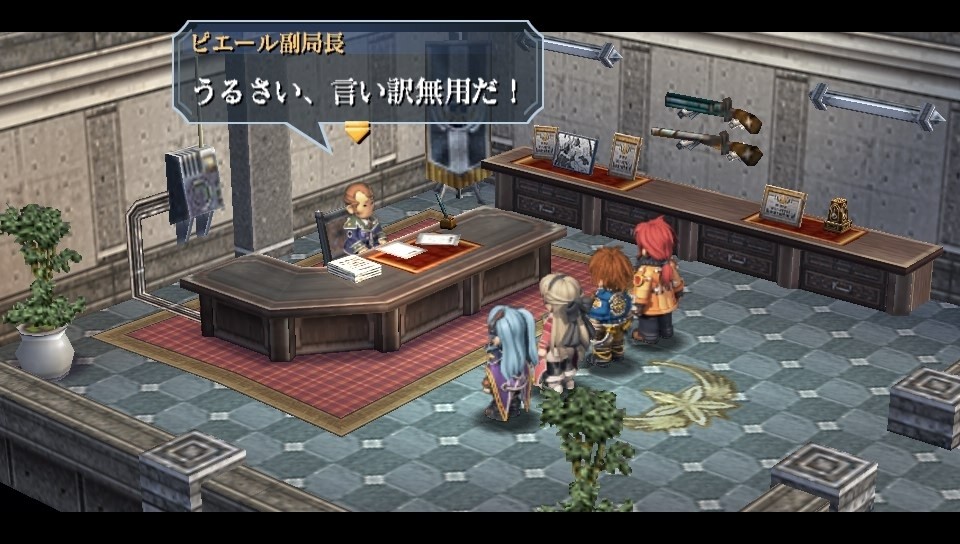Viewport: 960px width, 544px height.
Task: Click the orange dialogue advance arrow
Action: click(357, 131)
